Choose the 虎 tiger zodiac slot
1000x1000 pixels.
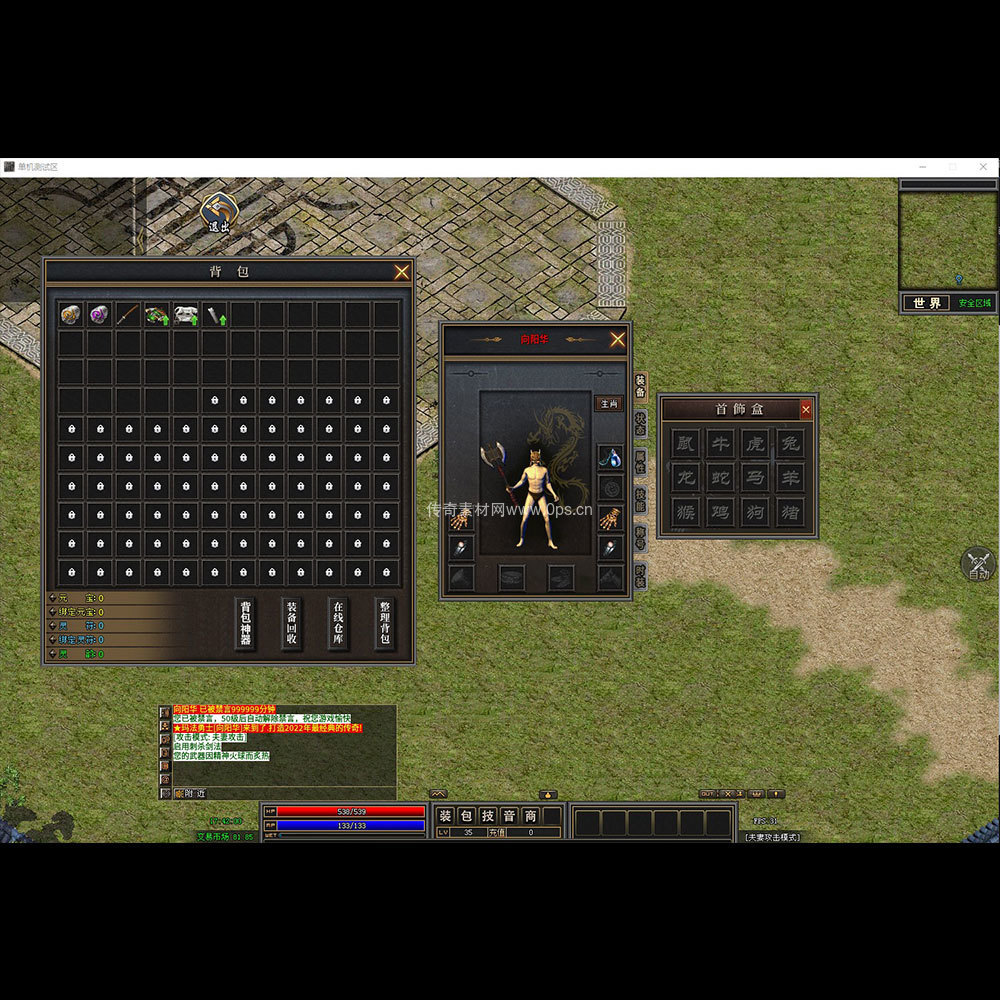coord(754,443)
